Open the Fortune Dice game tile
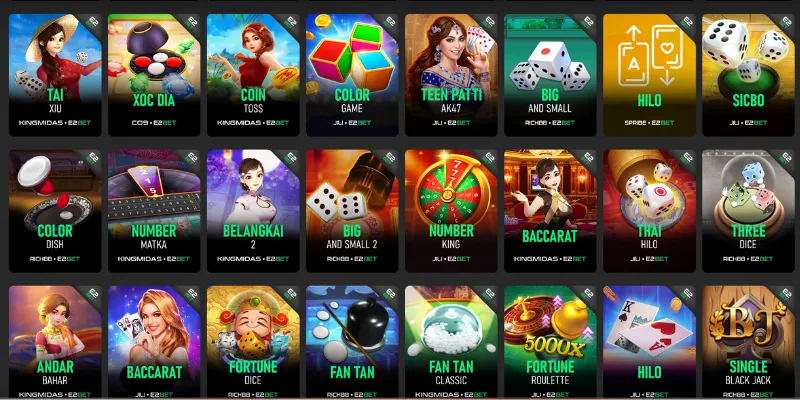The height and width of the screenshot is (400, 800). [252, 343]
